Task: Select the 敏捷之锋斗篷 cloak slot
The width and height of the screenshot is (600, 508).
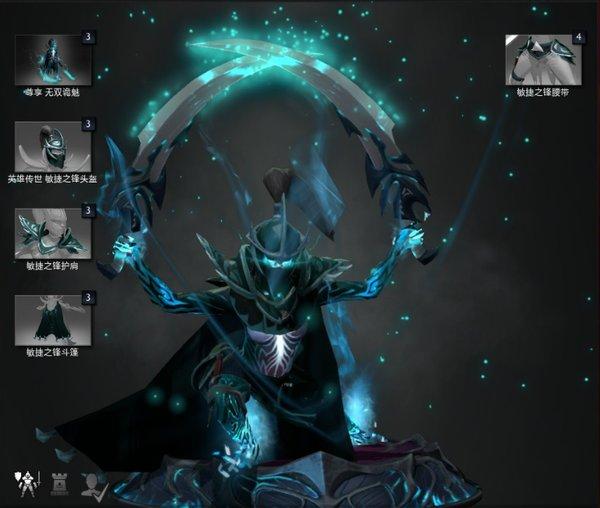Action: (x=53, y=319)
